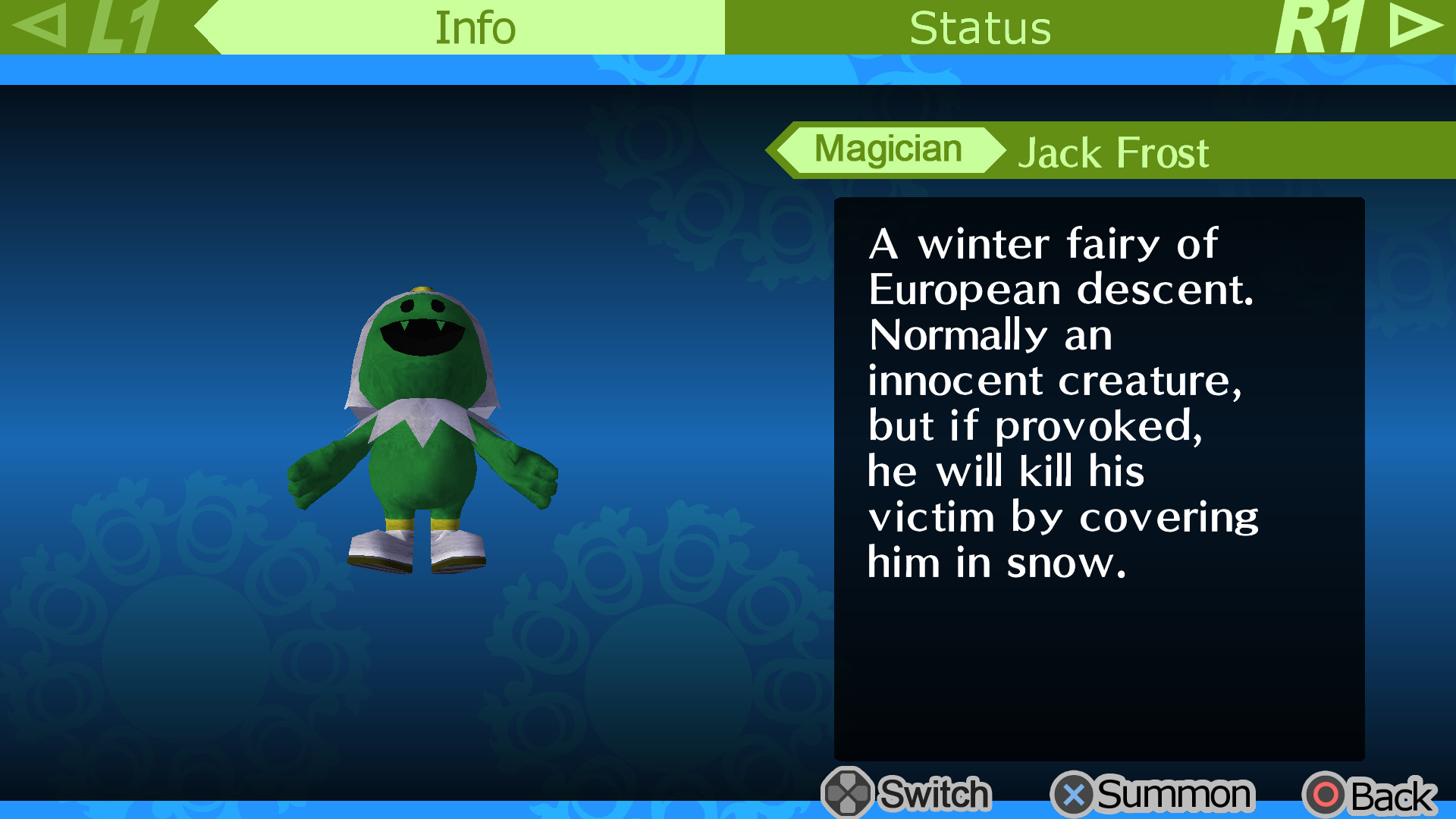Click the blue header divider bar
This screenshot has width=1456, height=819.
[728, 69]
